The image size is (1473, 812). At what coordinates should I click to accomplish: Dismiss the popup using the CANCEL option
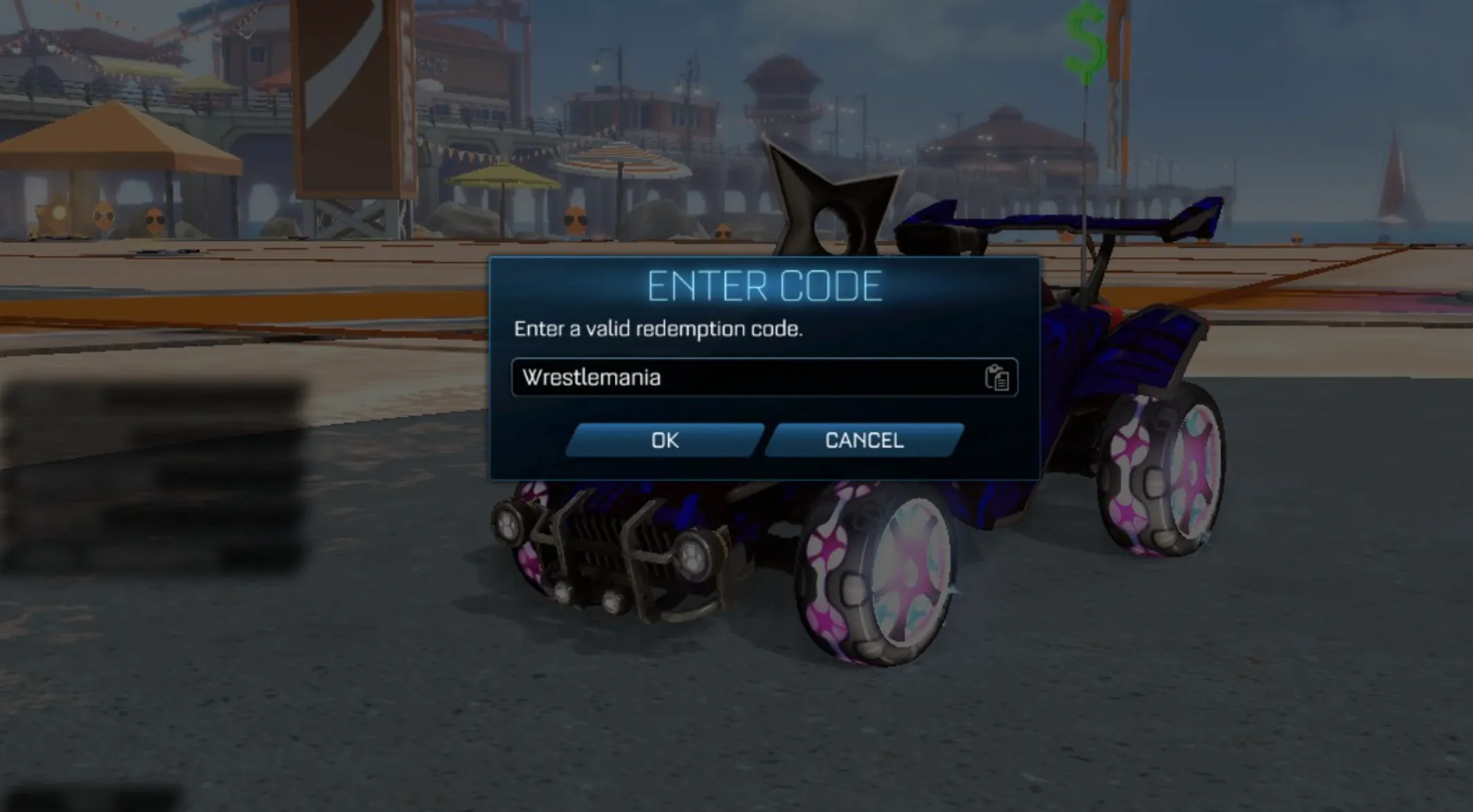(x=863, y=441)
